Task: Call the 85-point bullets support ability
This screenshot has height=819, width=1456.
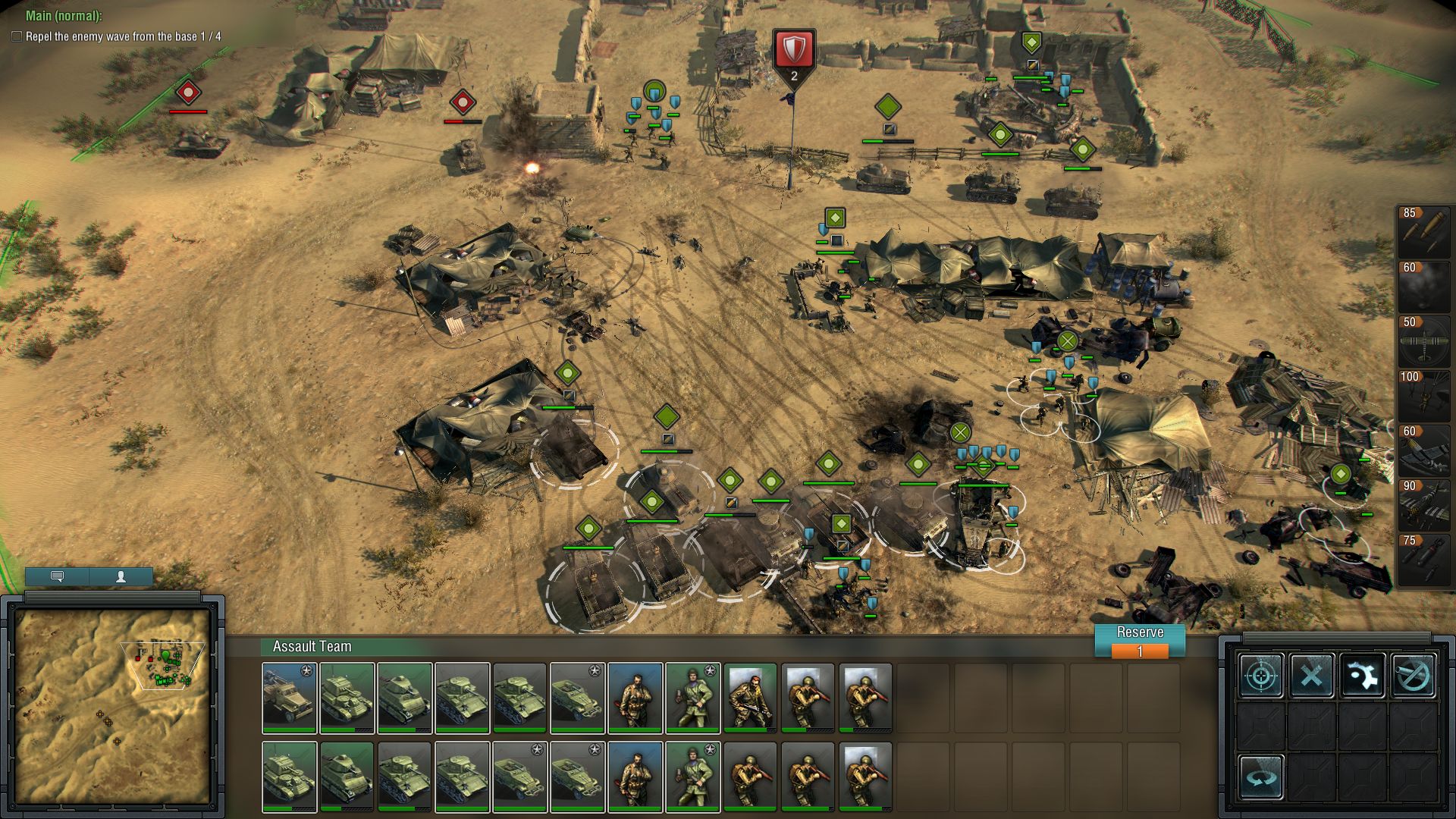Action: [x=1423, y=231]
